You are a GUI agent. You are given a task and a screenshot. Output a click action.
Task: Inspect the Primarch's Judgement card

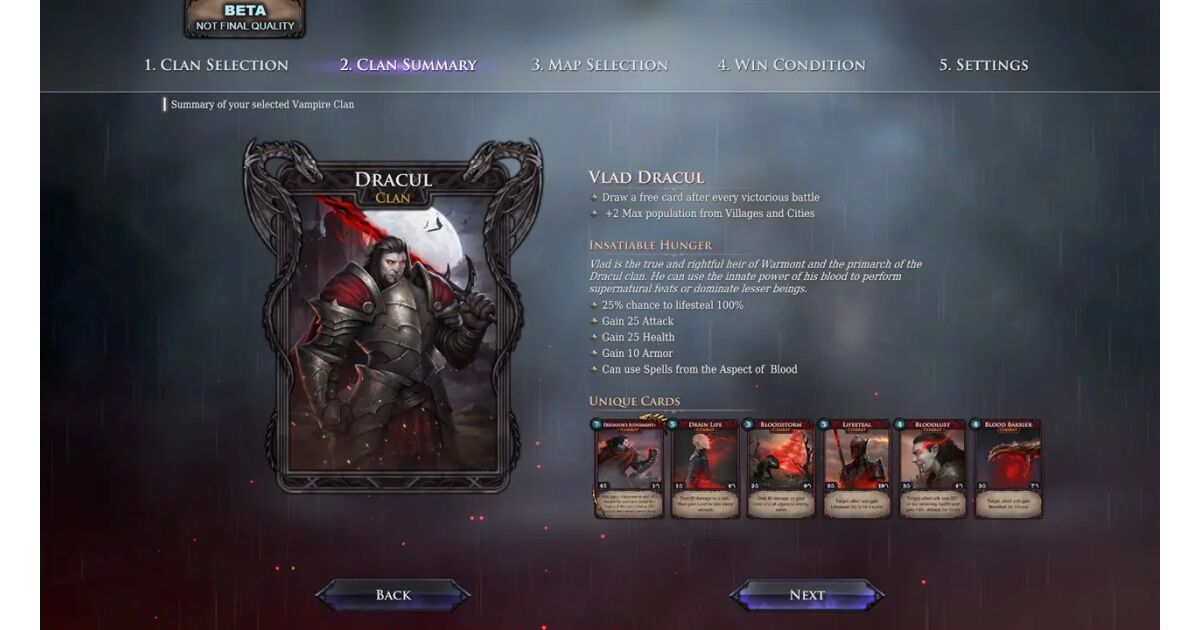[x=630, y=468]
